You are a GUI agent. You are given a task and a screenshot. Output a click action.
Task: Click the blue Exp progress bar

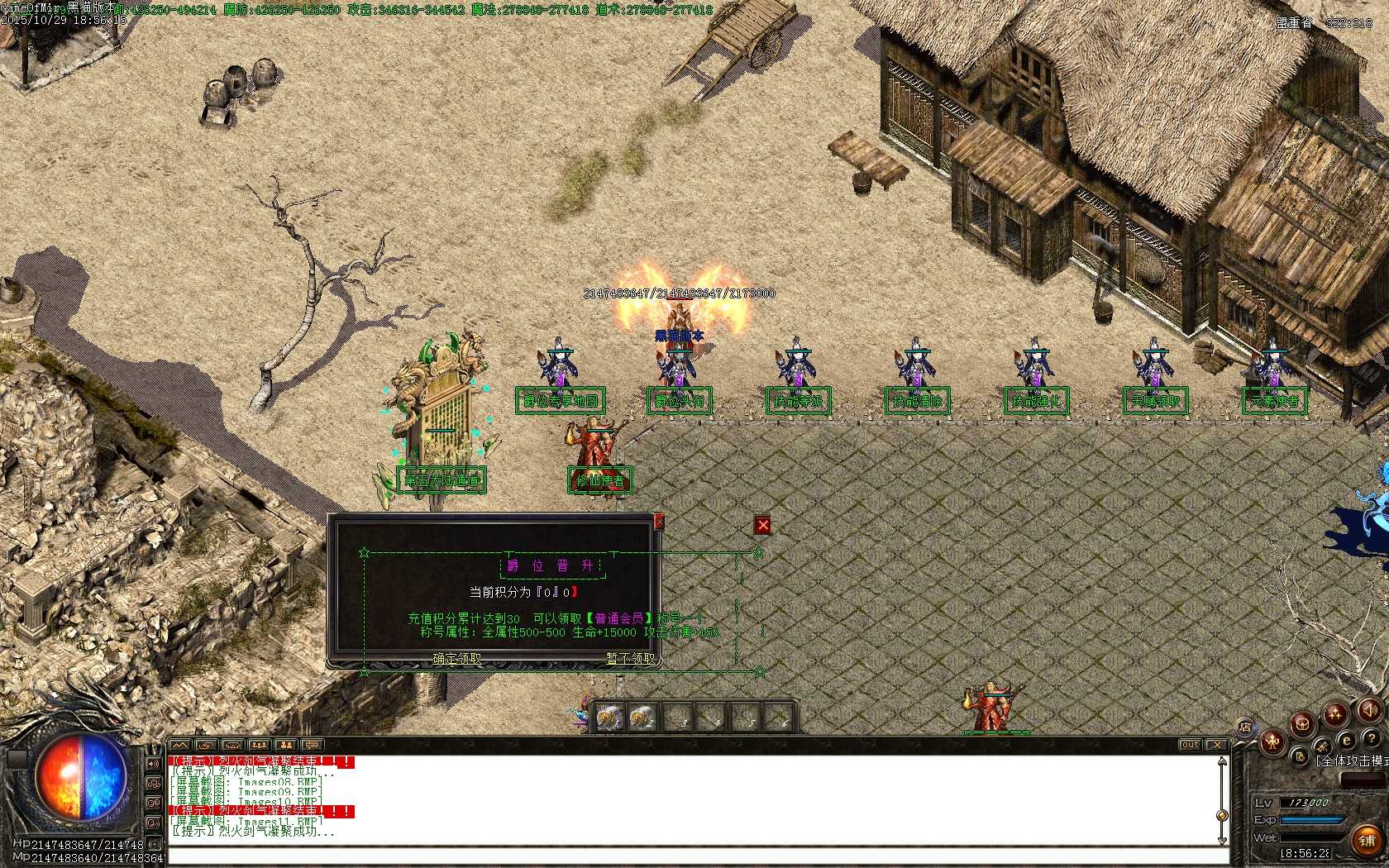tap(1311, 818)
